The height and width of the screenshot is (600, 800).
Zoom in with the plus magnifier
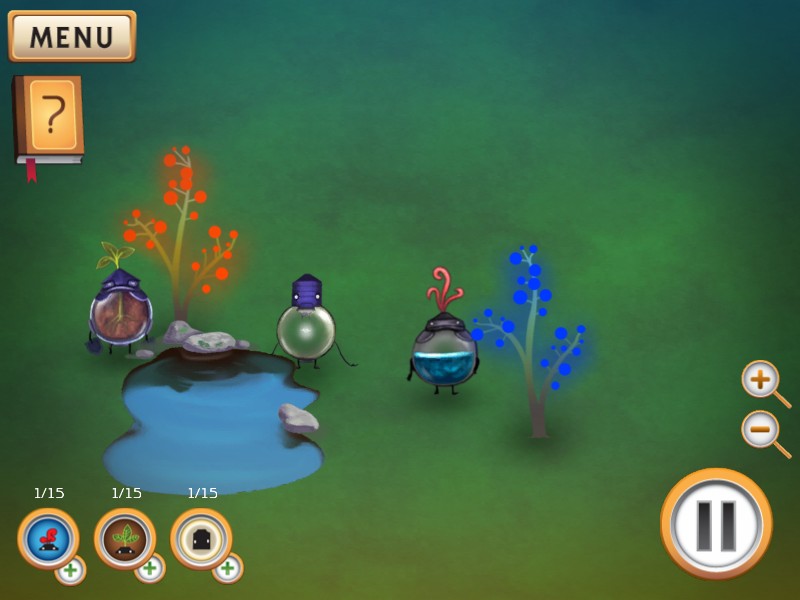click(761, 380)
